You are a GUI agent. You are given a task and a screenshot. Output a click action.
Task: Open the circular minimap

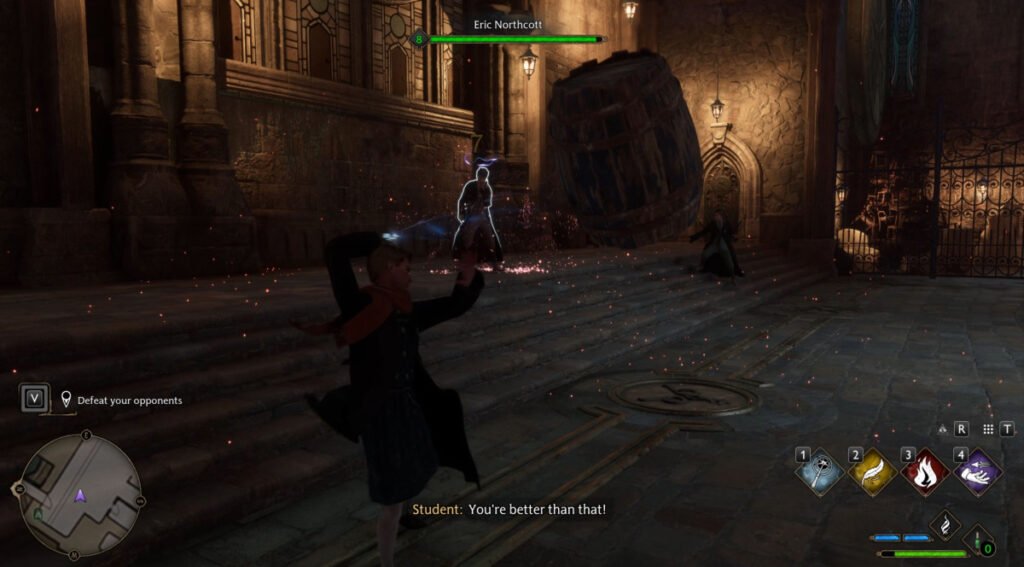(x=80, y=495)
